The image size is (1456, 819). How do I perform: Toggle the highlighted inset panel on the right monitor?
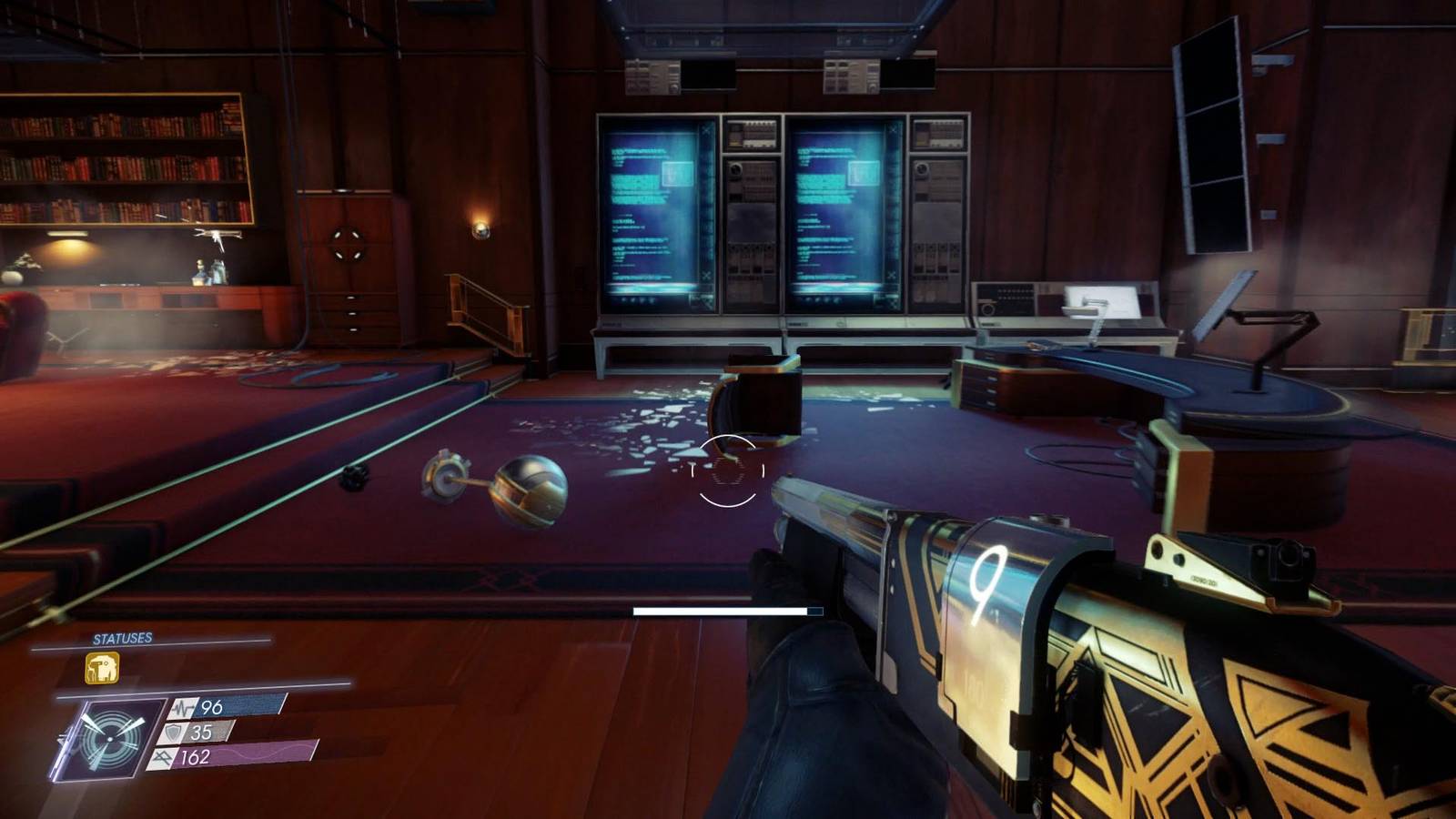(x=864, y=174)
